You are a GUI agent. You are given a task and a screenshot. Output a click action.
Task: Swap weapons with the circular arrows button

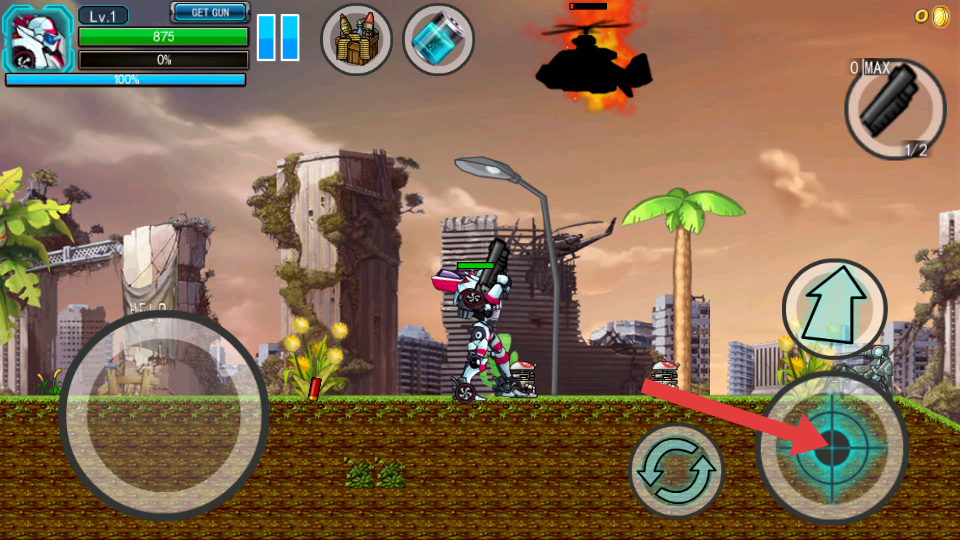click(x=677, y=470)
